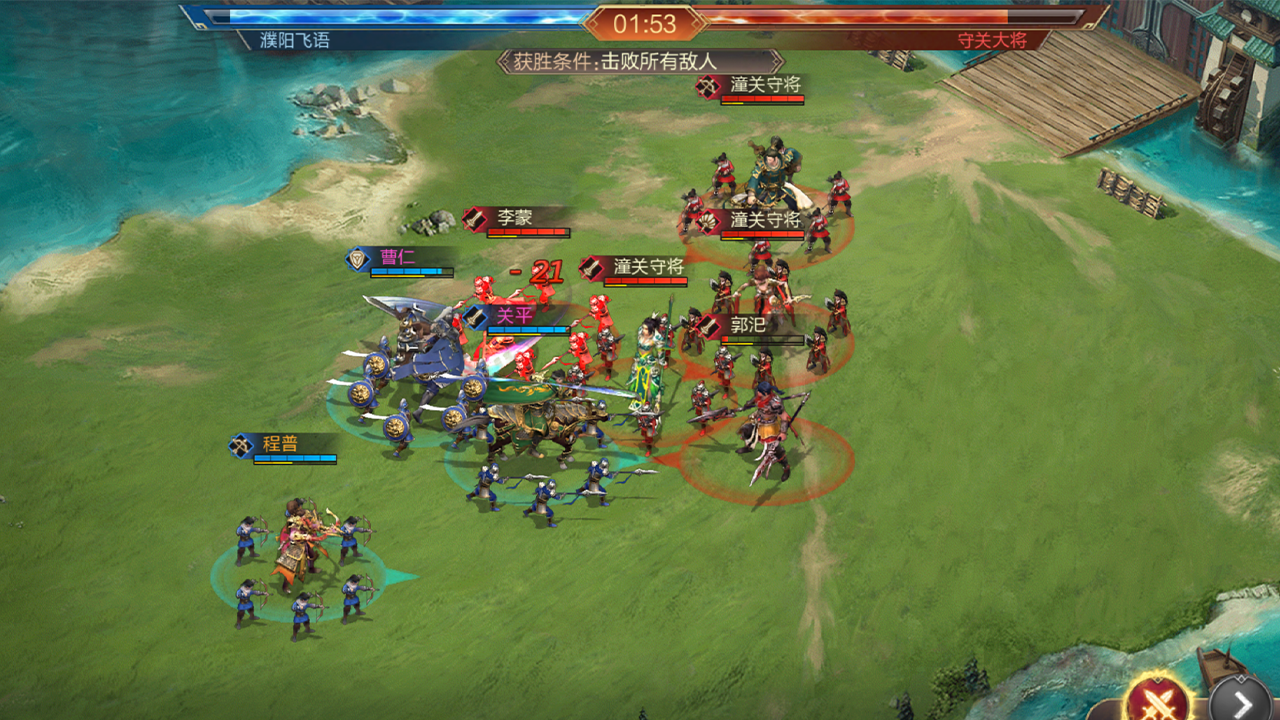Activate the glowing crossed swords battle button
The width and height of the screenshot is (1280, 720).
click(1159, 698)
